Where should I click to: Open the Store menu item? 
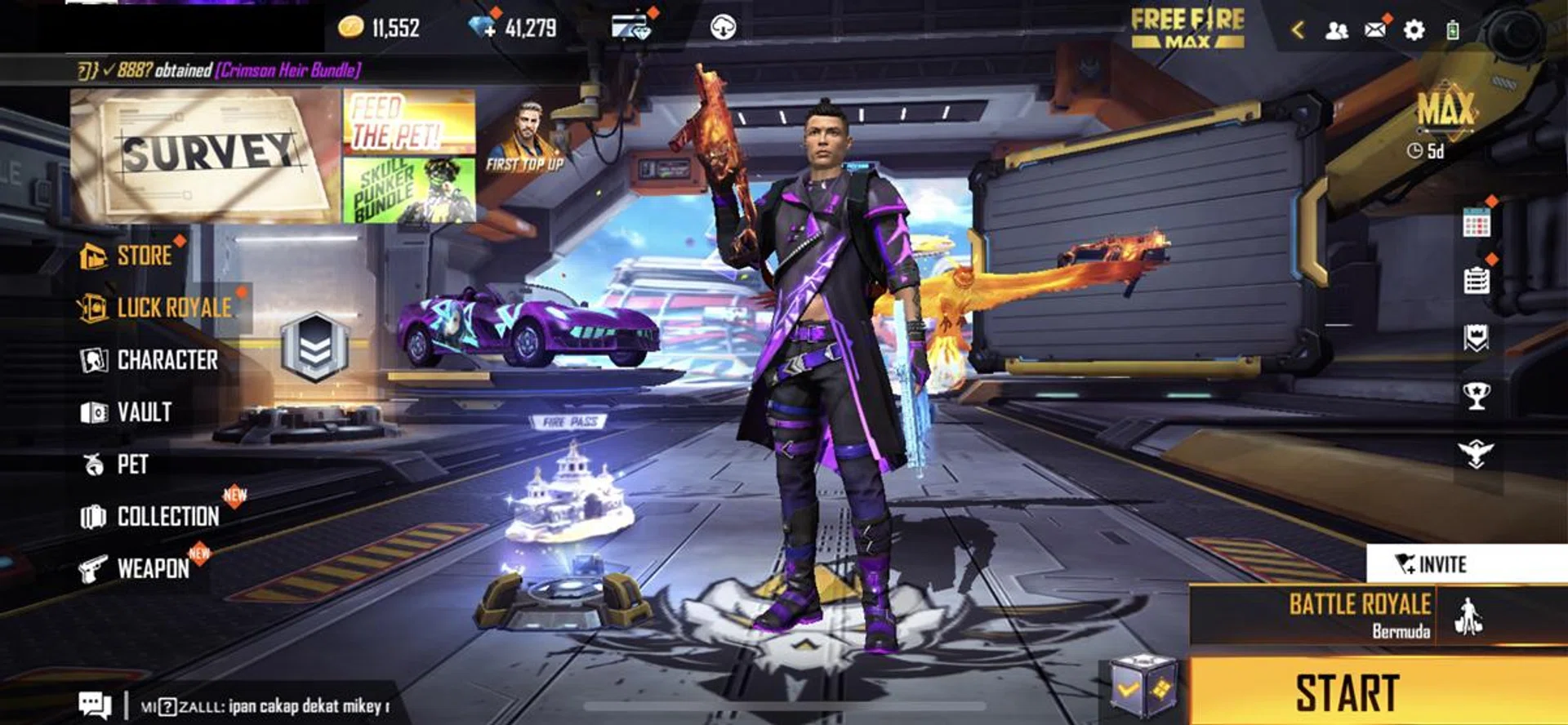pyautogui.click(x=140, y=256)
